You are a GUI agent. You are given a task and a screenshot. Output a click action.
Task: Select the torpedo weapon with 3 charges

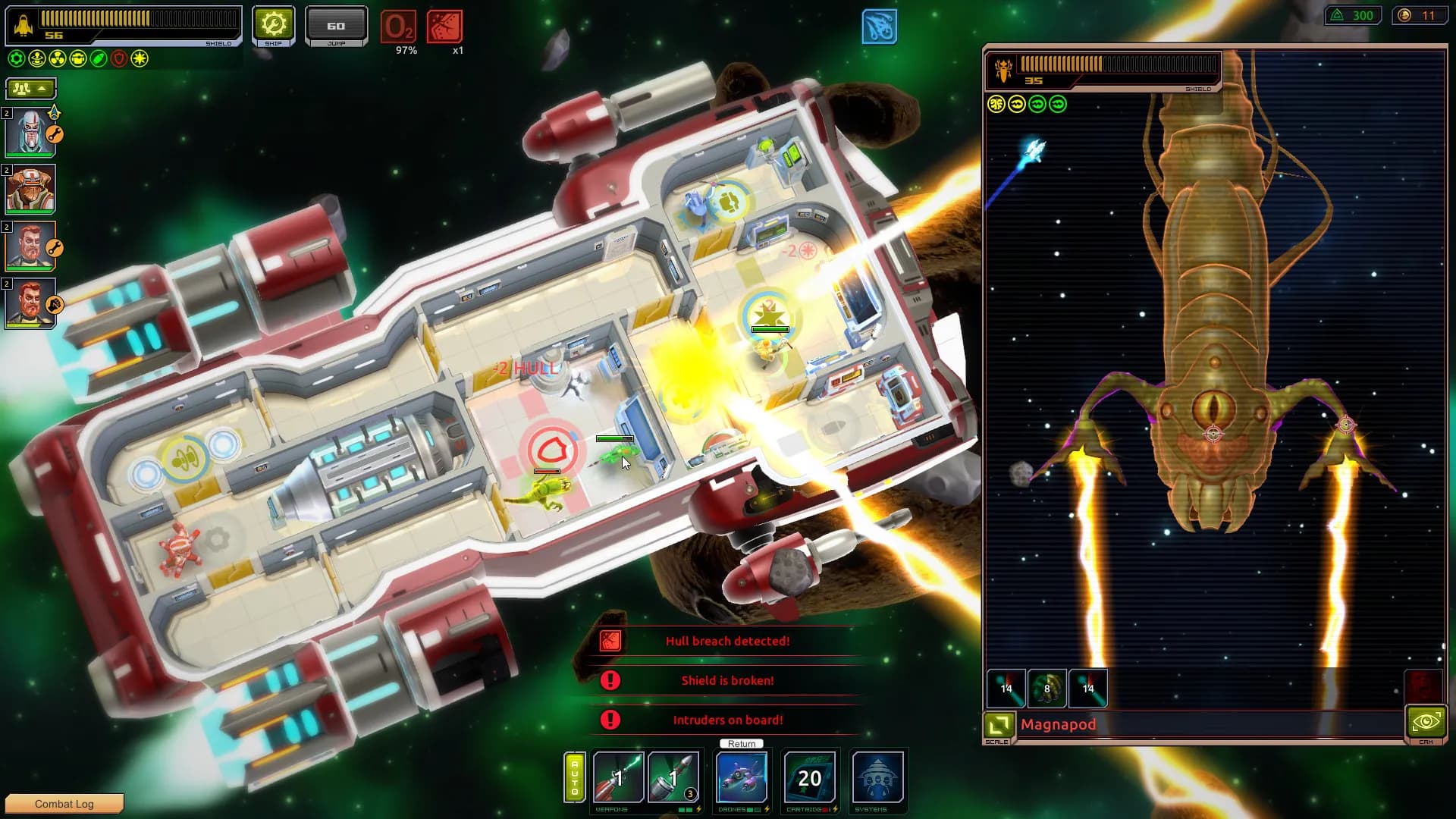(673, 777)
